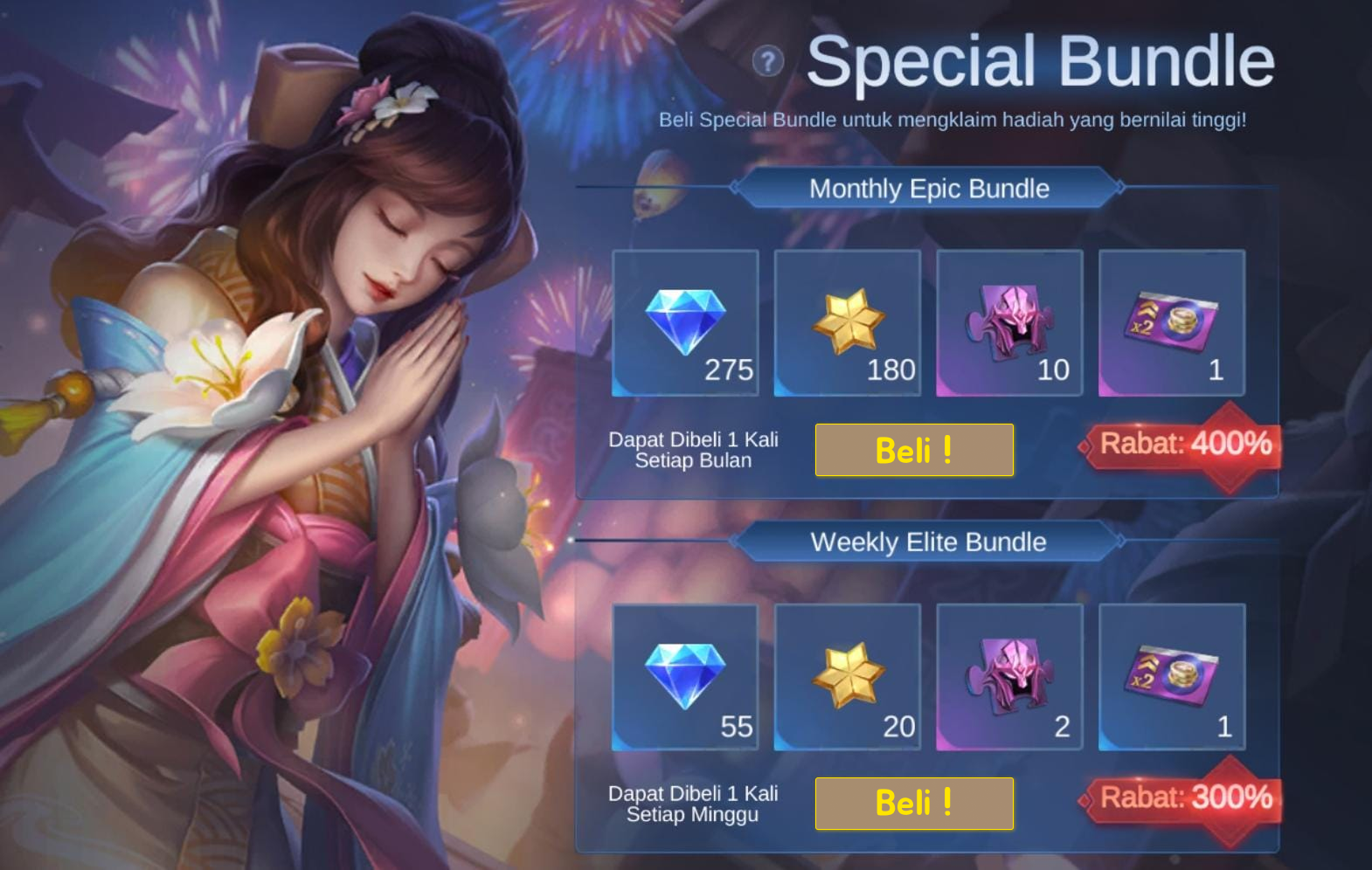This screenshot has width=1372, height=870.
Task: Select the 275 Diamonds item in Monthly Epic Bundle
Action: 686,321
